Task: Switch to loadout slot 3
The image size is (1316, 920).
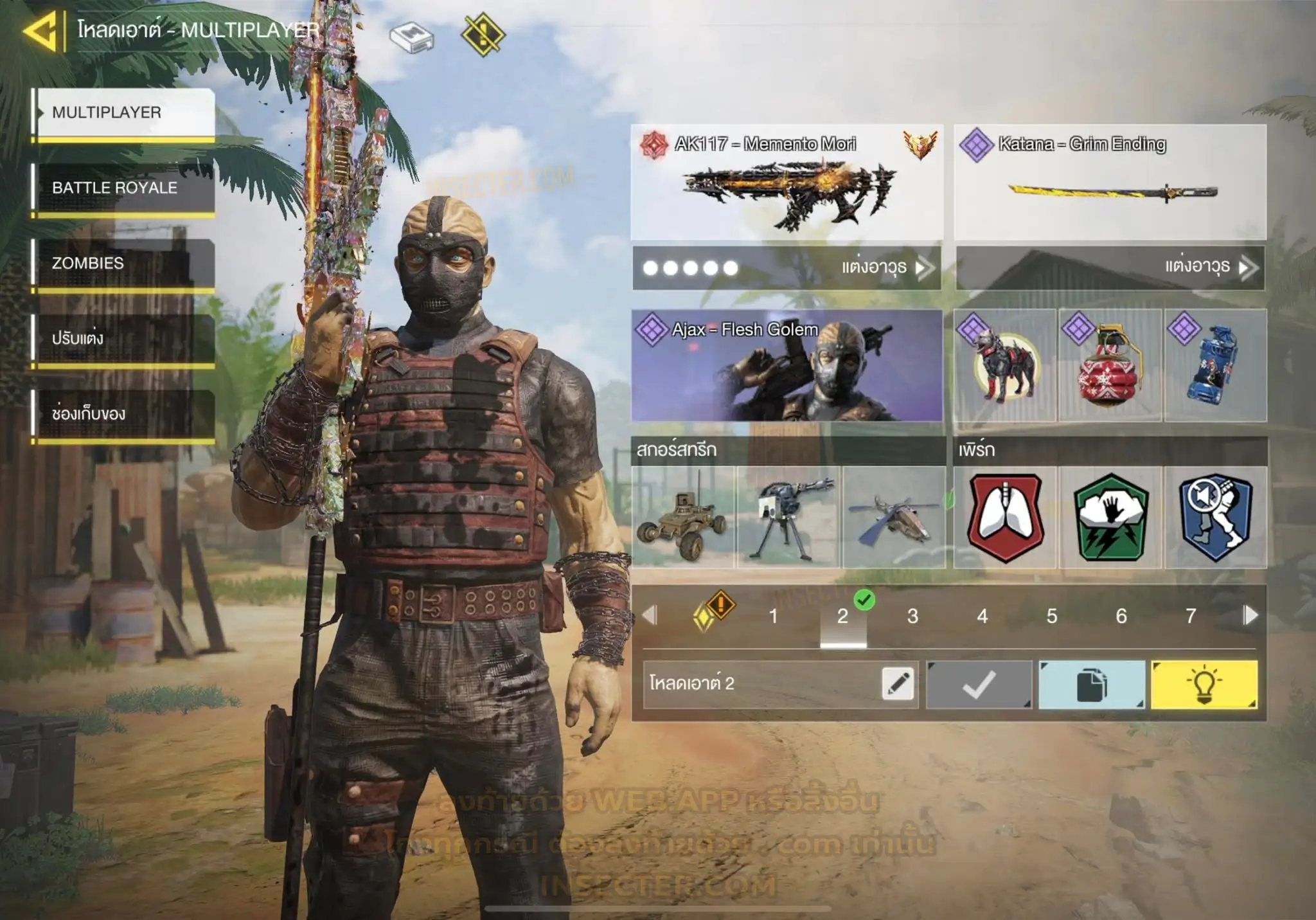Action: tap(912, 617)
